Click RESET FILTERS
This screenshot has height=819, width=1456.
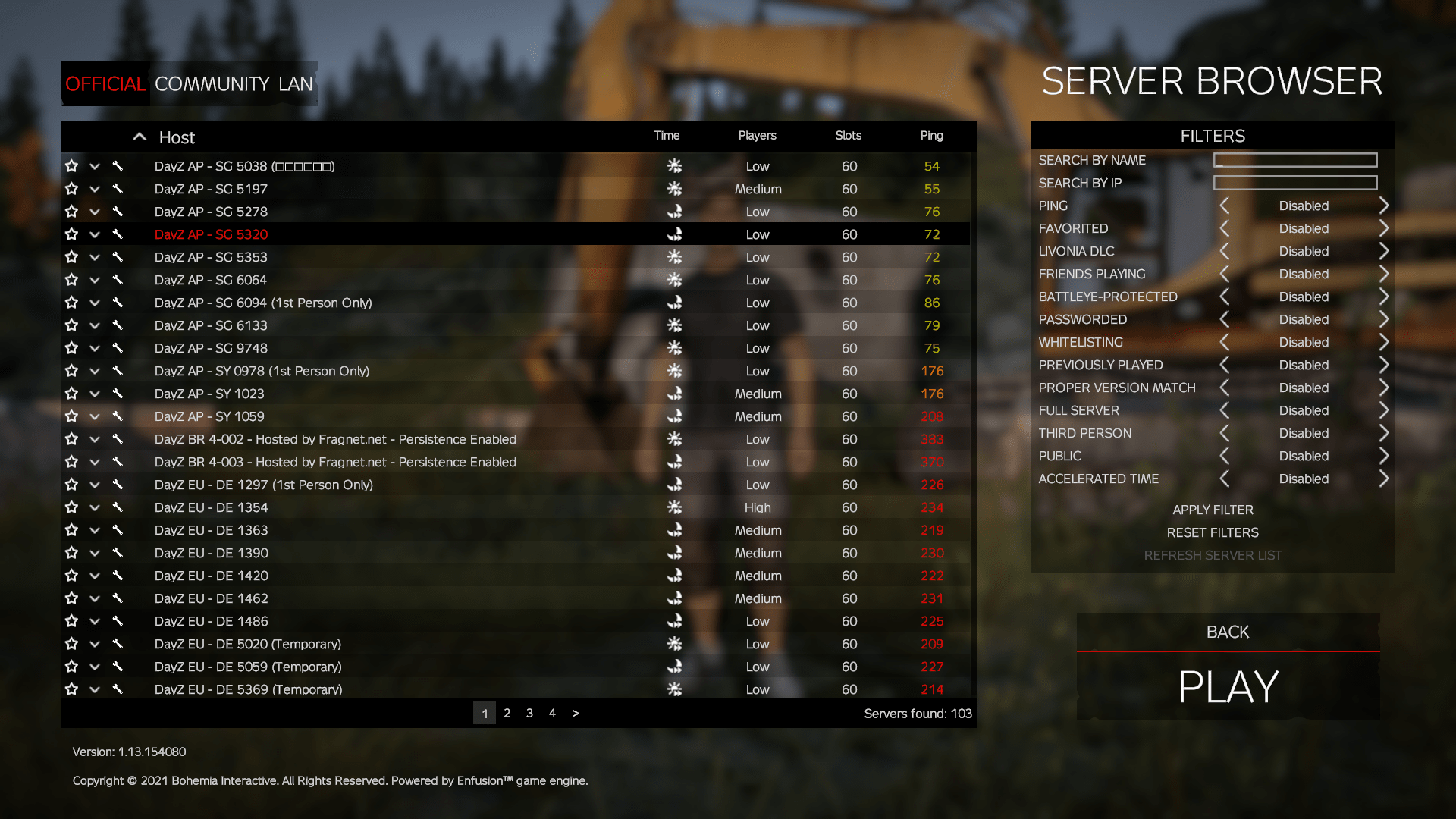(x=1212, y=532)
